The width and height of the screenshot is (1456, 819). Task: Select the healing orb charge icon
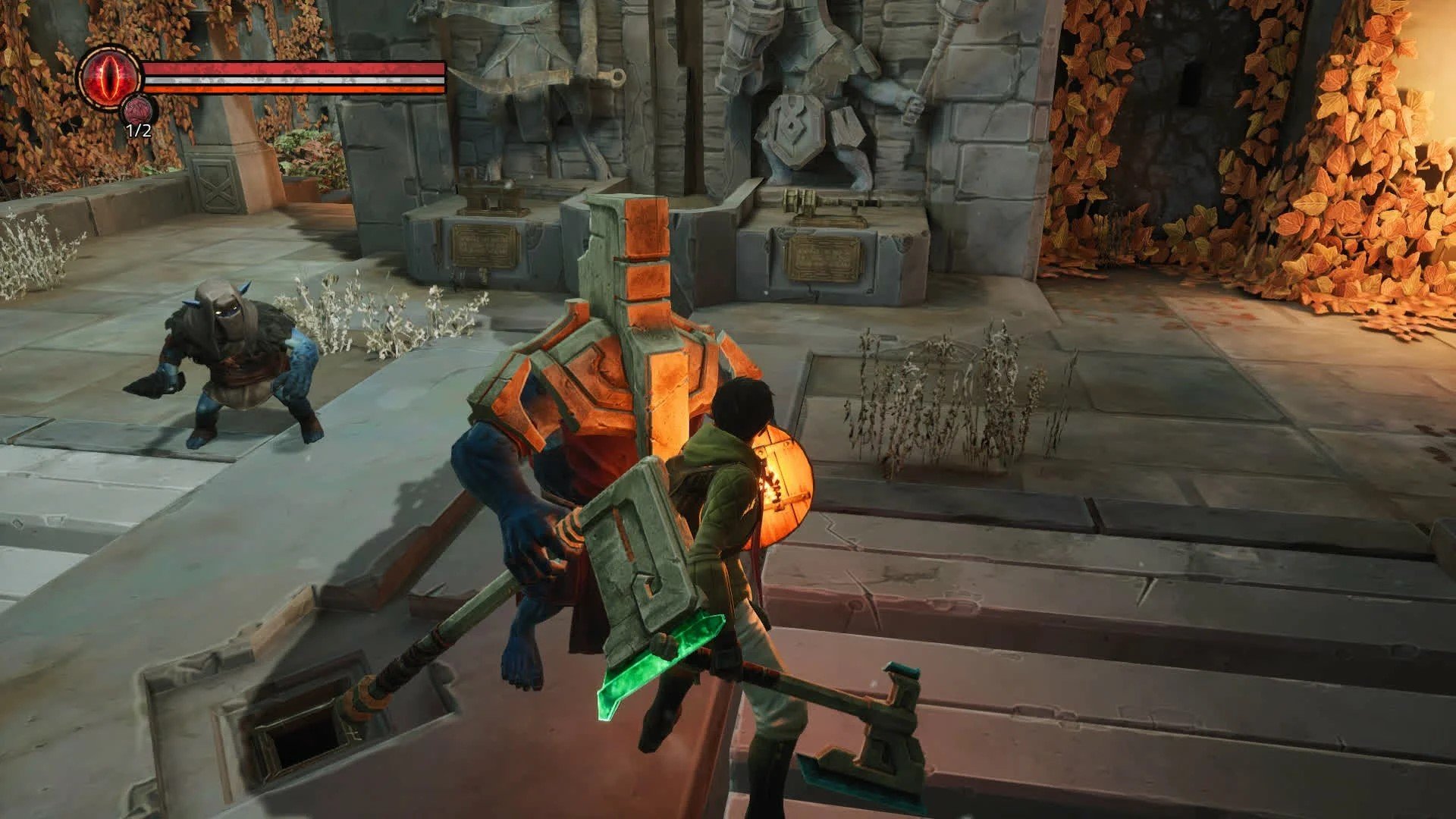click(x=137, y=109)
